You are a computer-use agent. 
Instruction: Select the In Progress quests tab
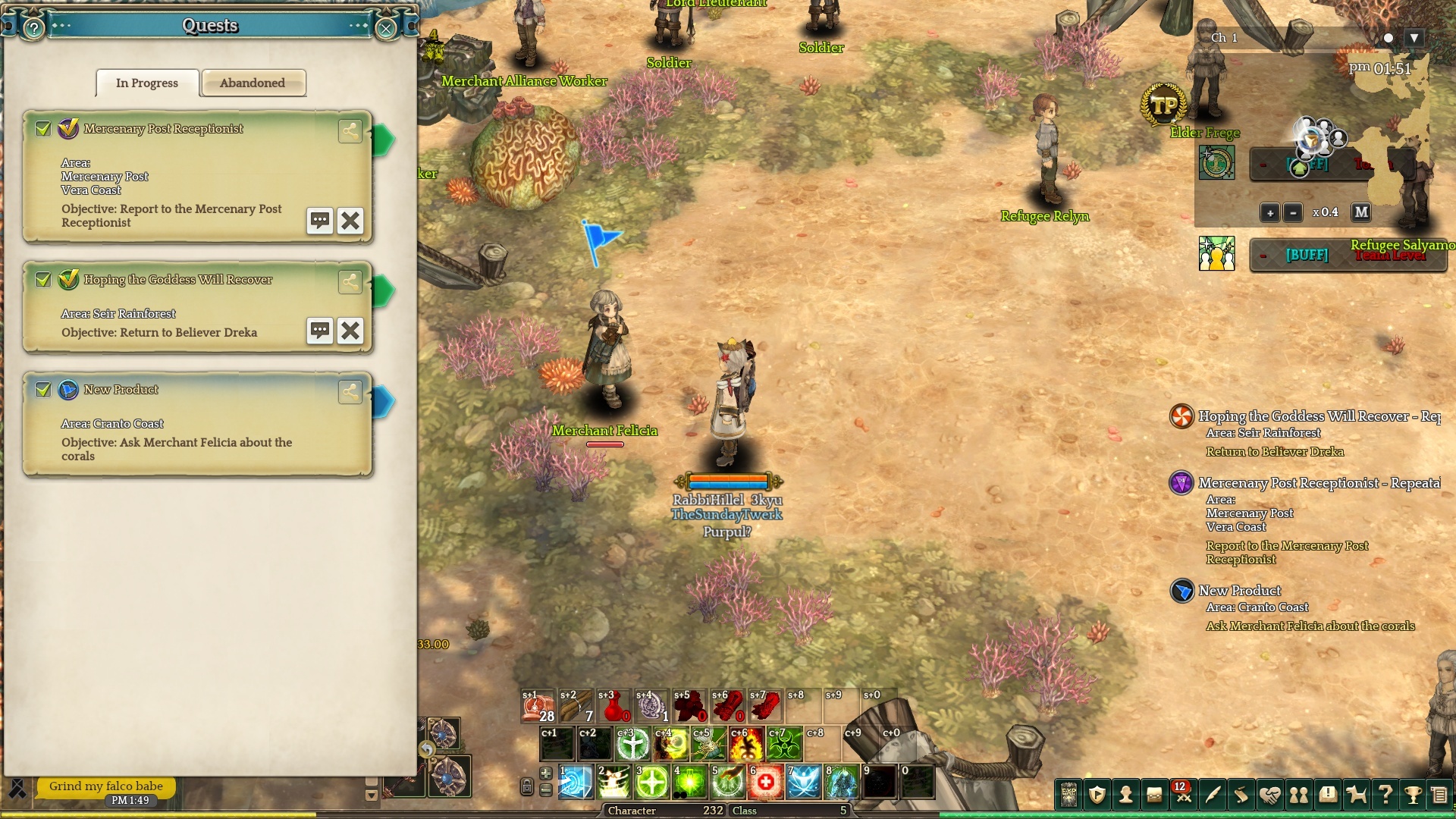(147, 83)
